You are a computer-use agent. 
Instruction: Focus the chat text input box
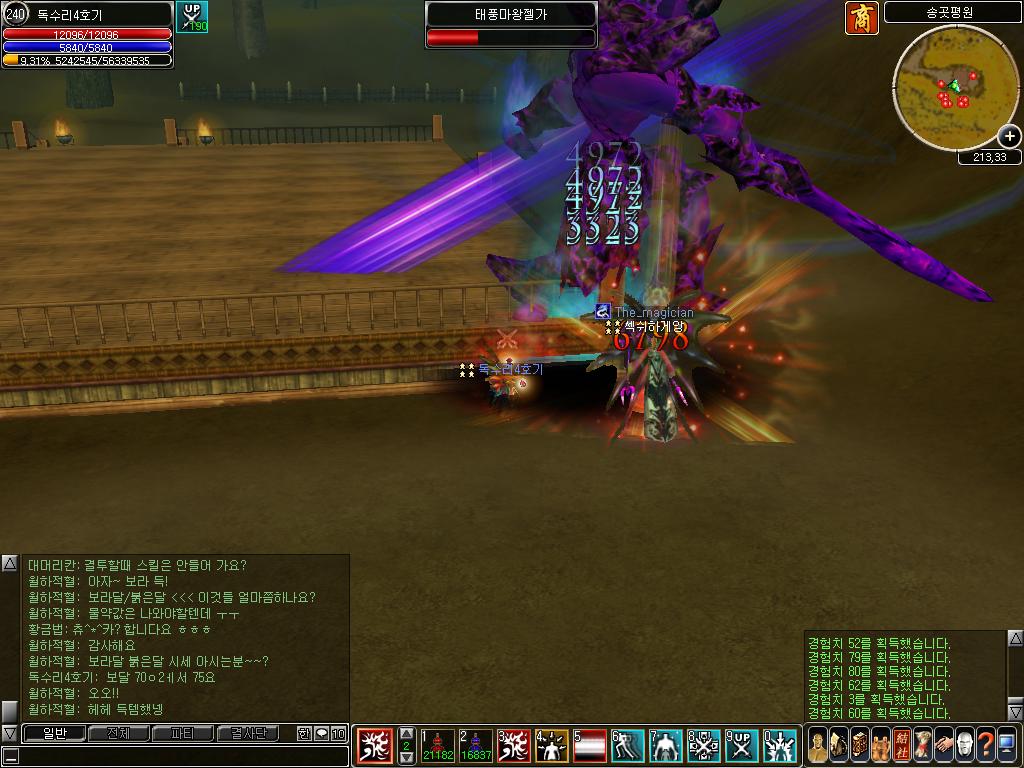(175, 756)
